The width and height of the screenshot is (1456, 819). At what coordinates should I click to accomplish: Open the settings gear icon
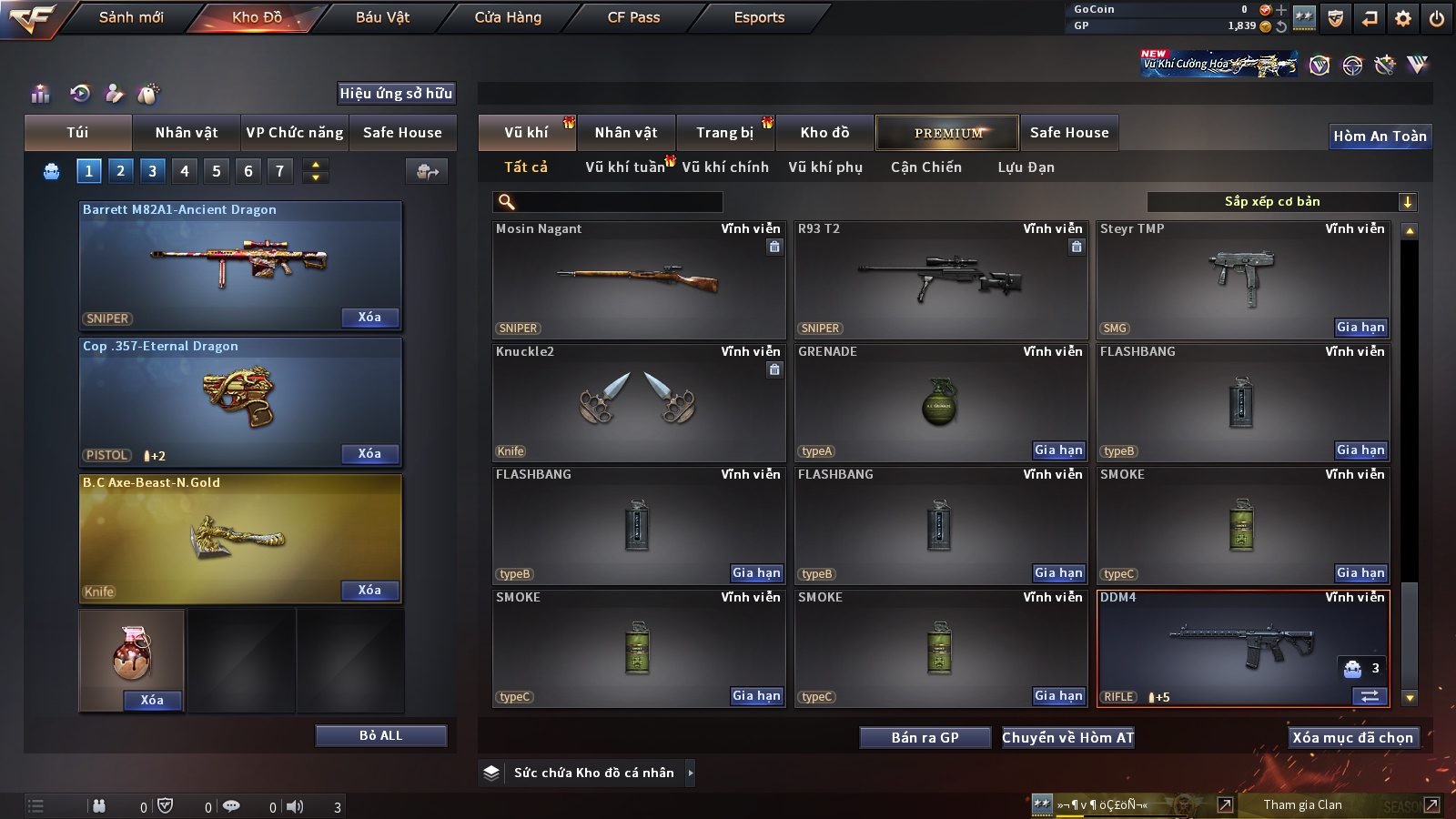click(1403, 18)
